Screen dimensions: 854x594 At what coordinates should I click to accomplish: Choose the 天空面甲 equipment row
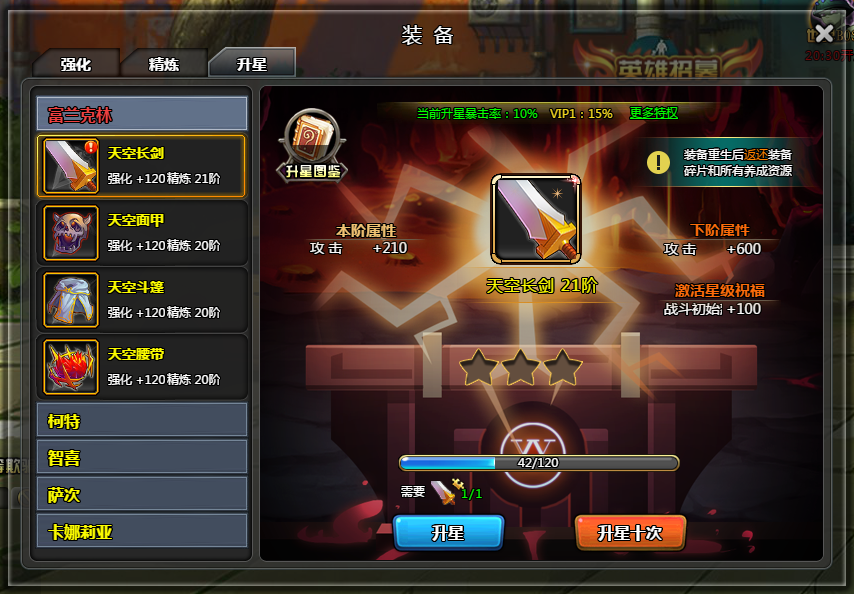(141, 232)
